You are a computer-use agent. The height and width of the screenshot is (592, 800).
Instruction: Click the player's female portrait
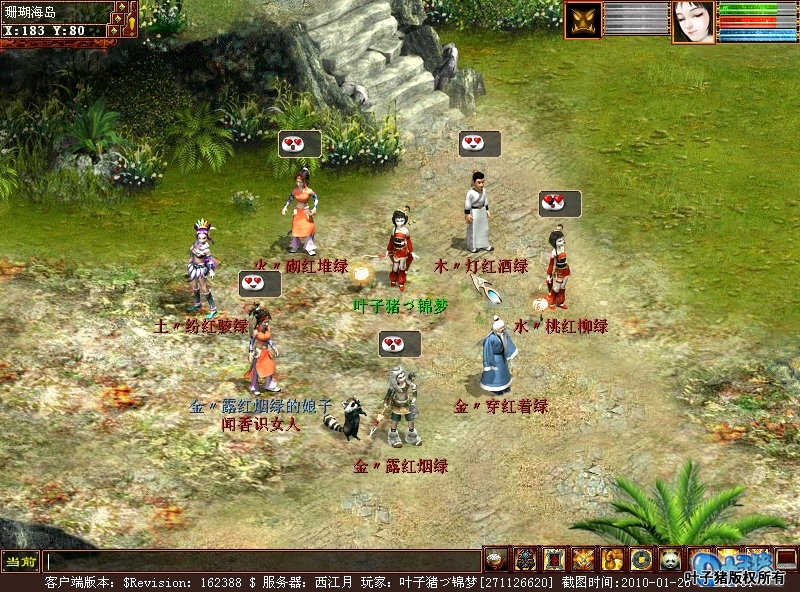693,21
